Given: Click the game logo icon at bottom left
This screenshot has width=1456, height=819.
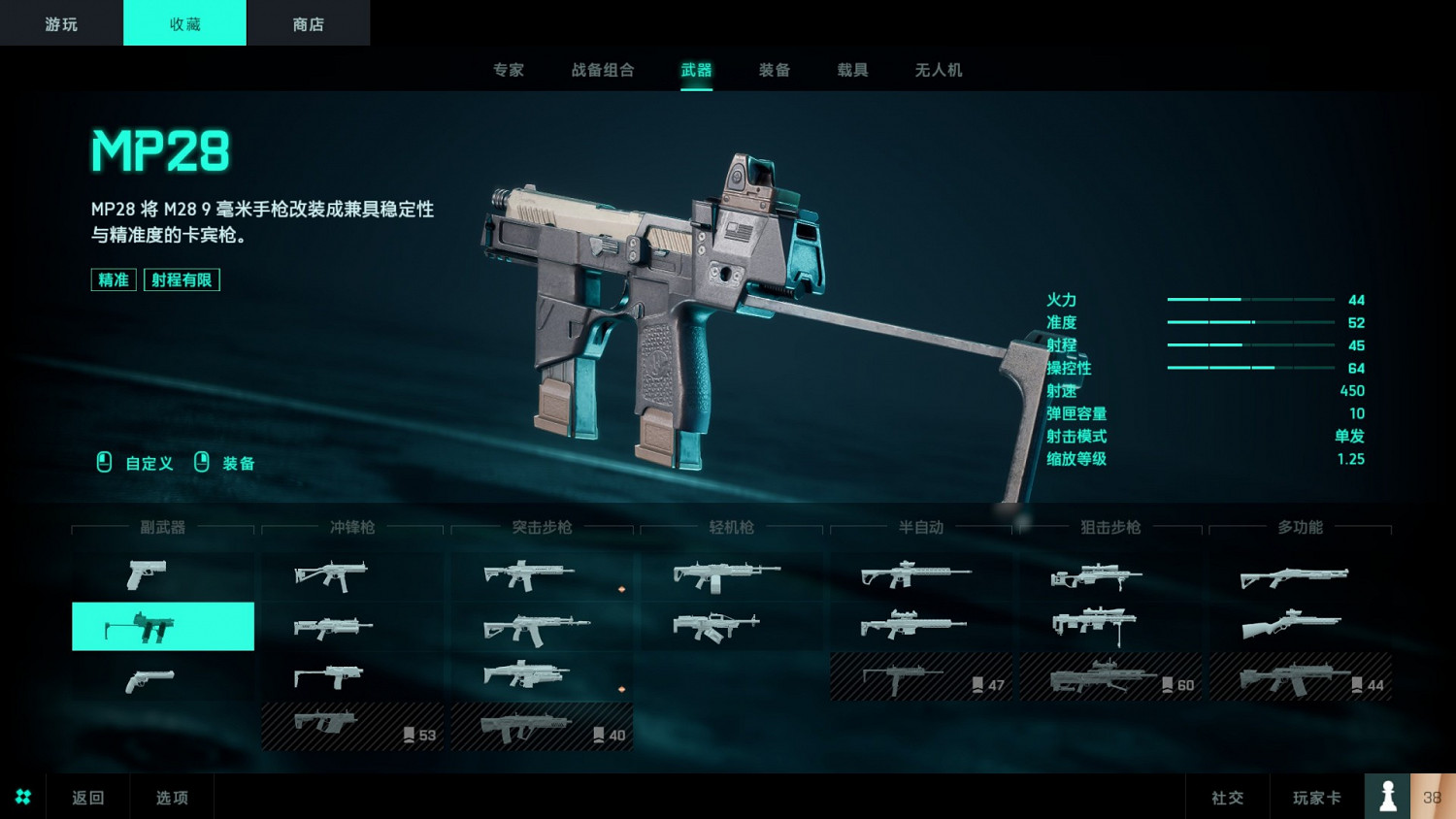Looking at the screenshot, I should click(22, 796).
